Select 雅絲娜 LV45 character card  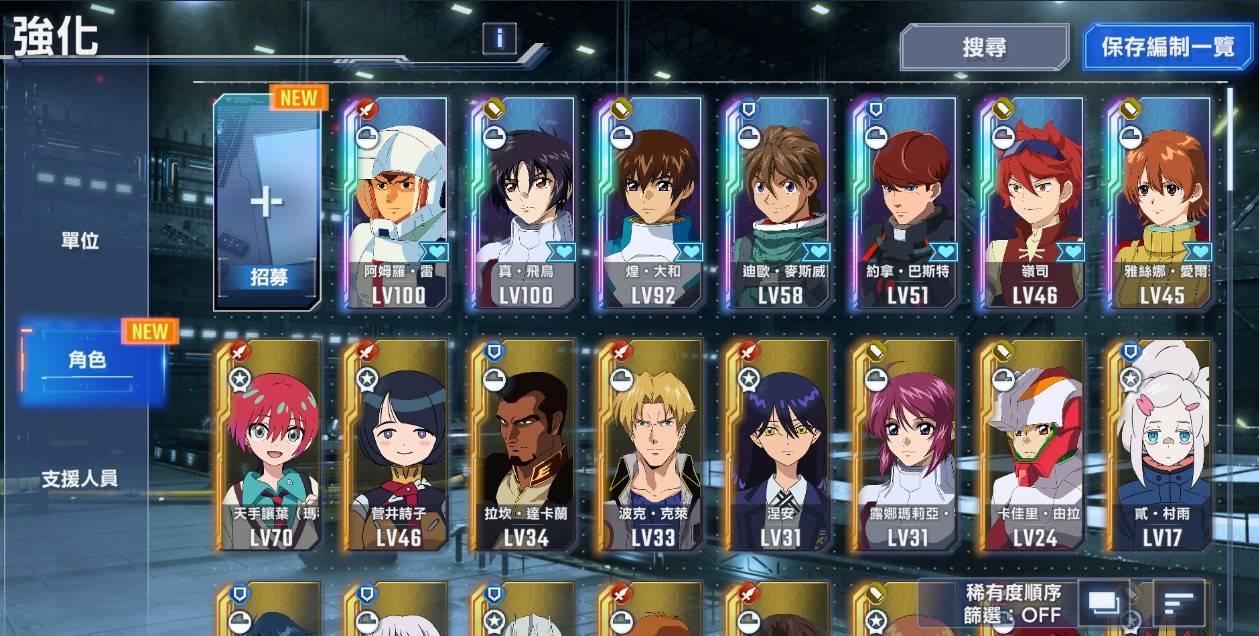(1160, 203)
